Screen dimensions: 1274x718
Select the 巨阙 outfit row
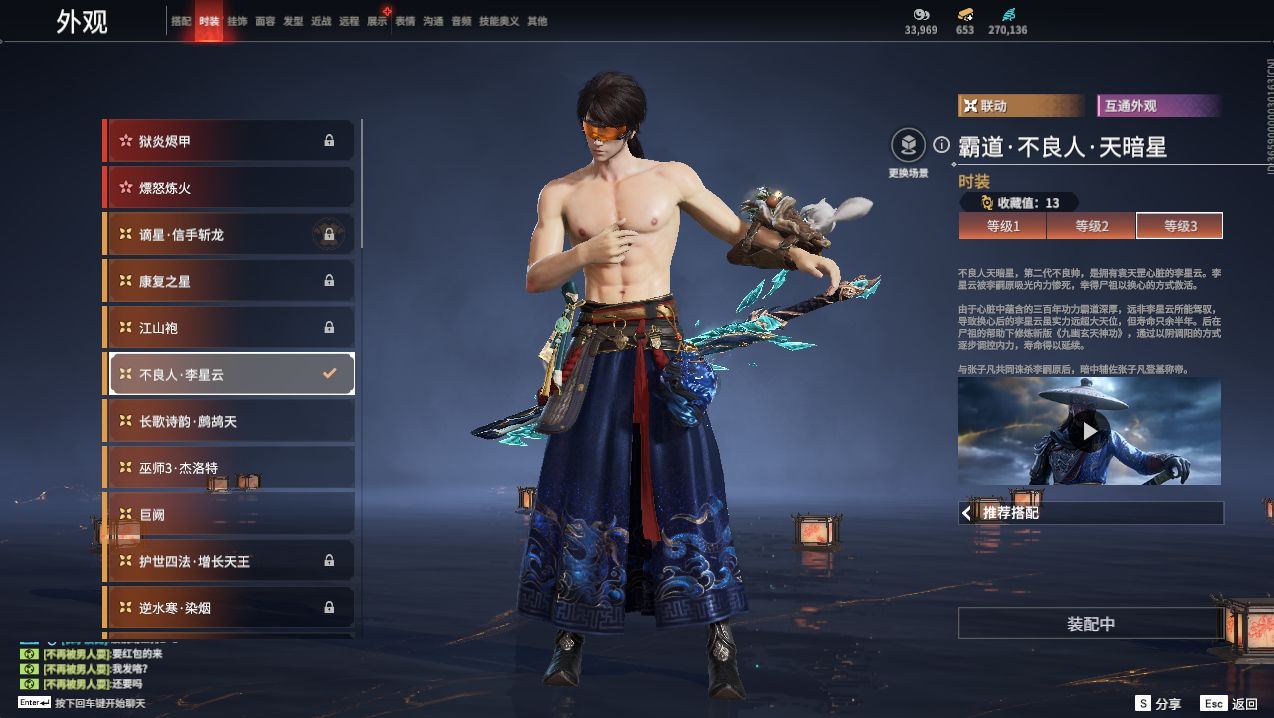229,514
